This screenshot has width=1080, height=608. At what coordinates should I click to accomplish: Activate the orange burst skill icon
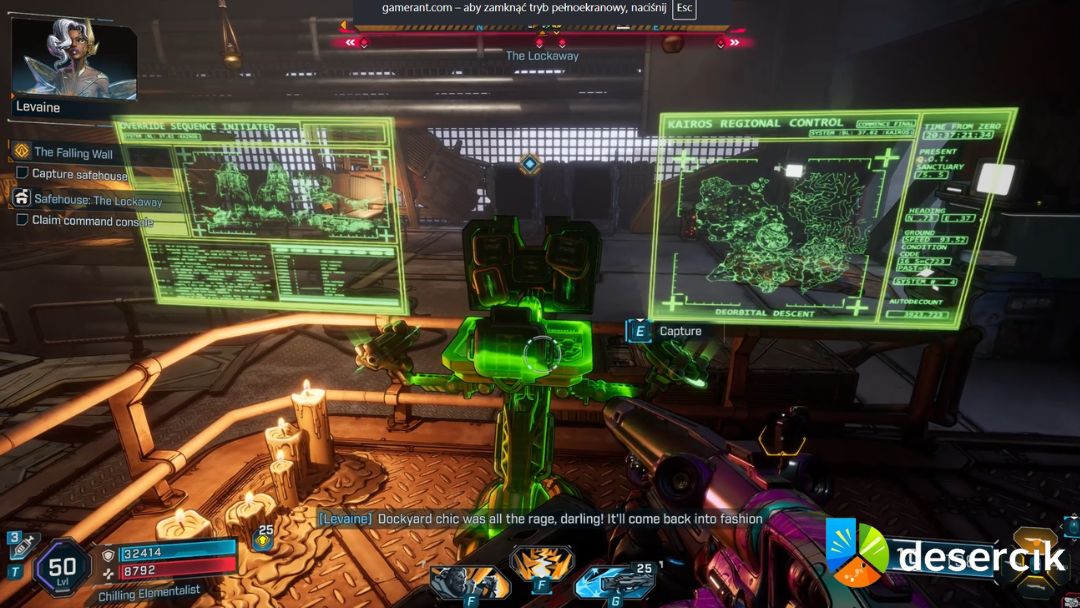[x=541, y=563]
